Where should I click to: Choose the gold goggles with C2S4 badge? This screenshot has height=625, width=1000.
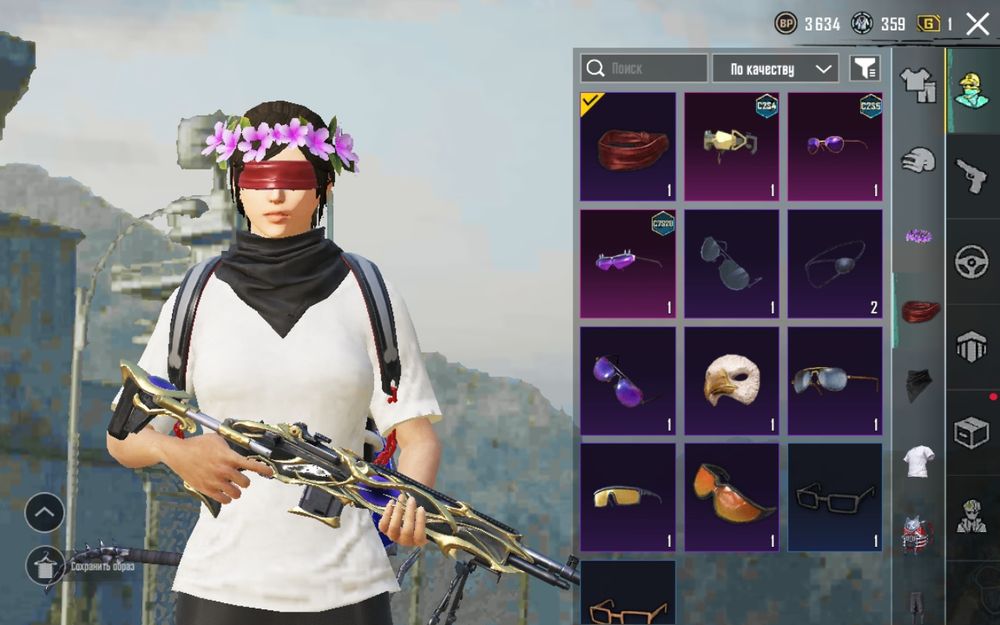point(731,147)
